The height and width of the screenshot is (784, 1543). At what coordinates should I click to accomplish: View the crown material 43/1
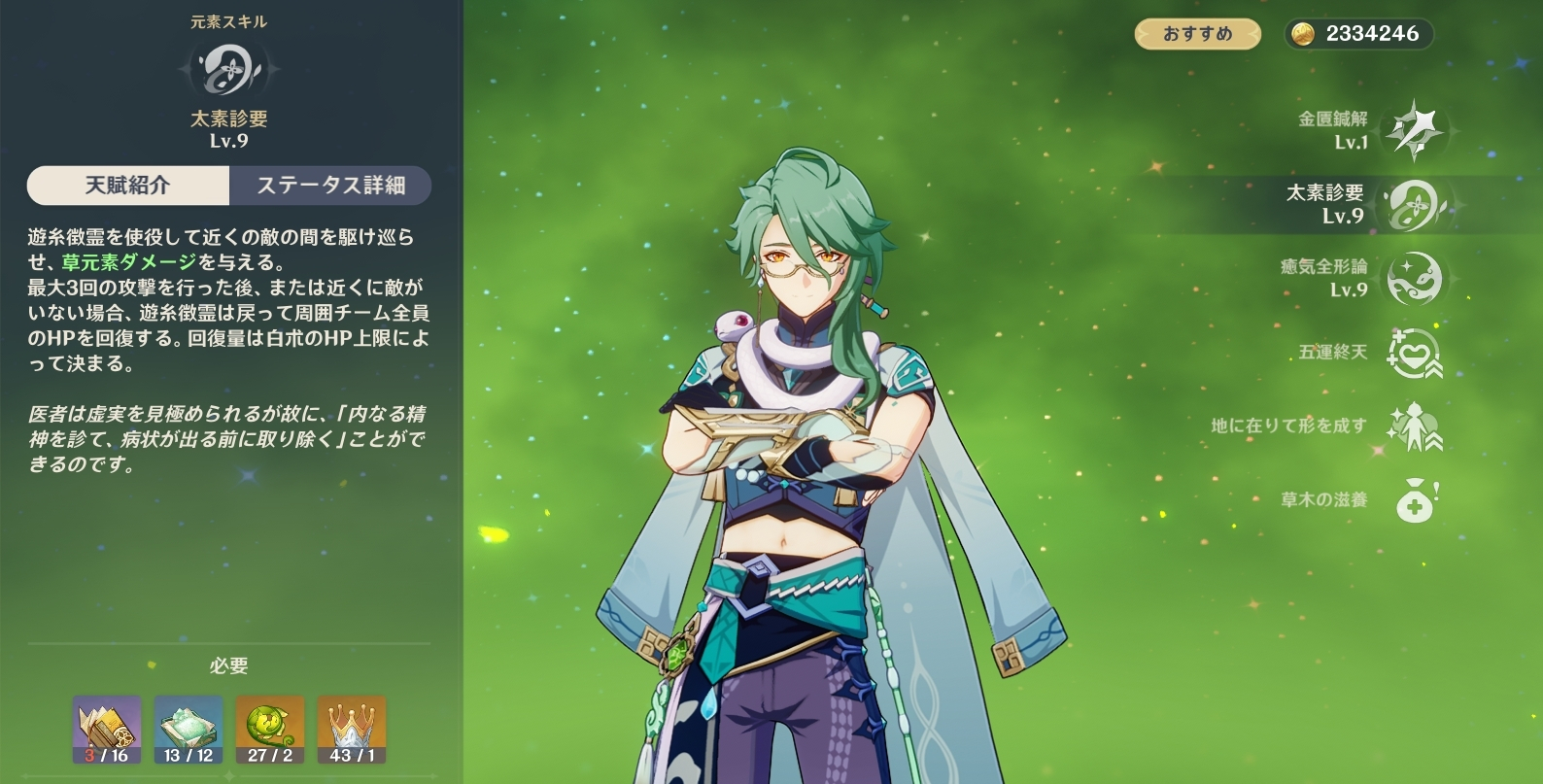pyautogui.click(x=352, y=730)
